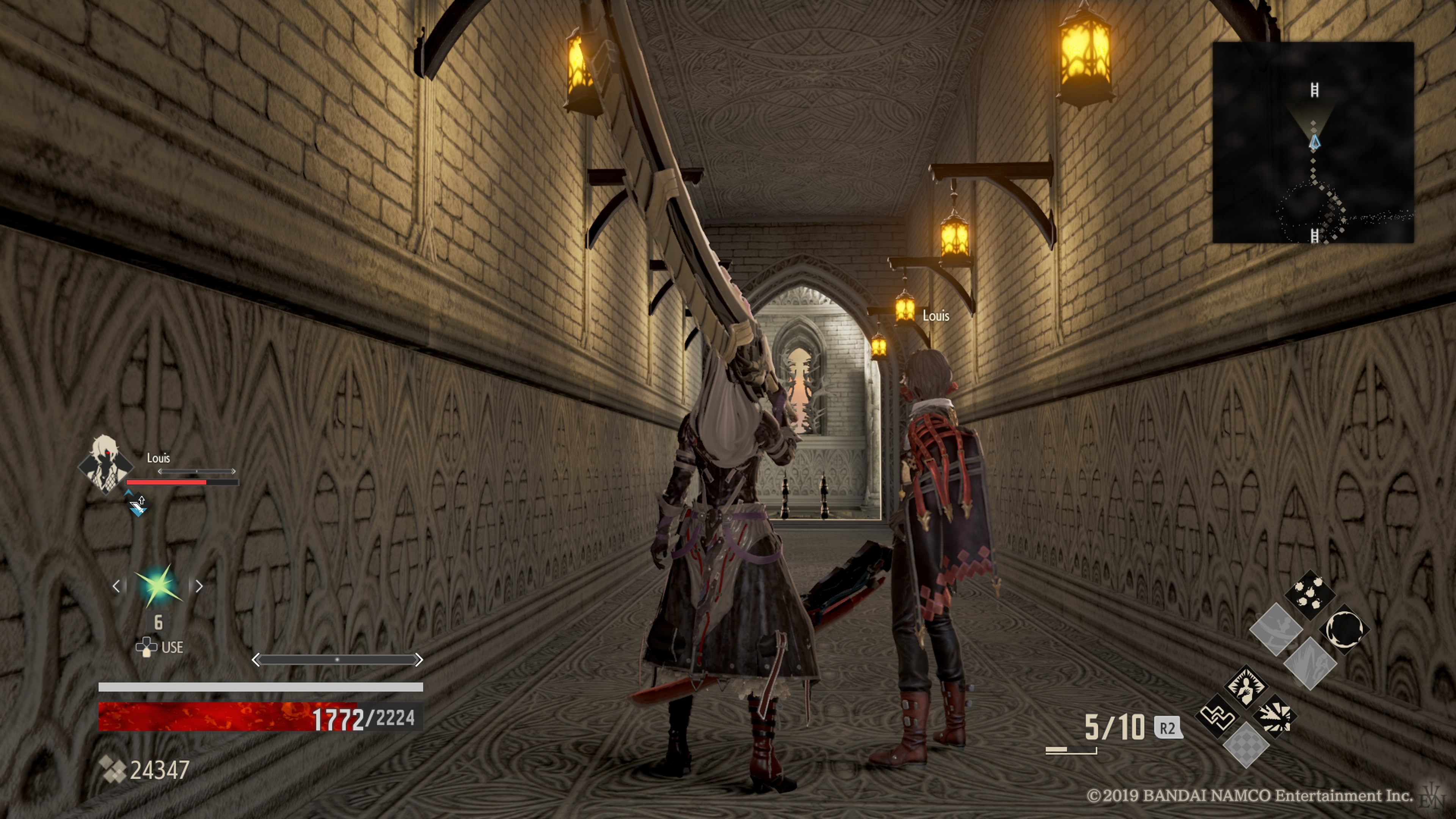Click Louis's sword buff status icon
Image resolution: width=1456 pixels, height=819 pixels.
pyautogui.click(x=137, y=504)
